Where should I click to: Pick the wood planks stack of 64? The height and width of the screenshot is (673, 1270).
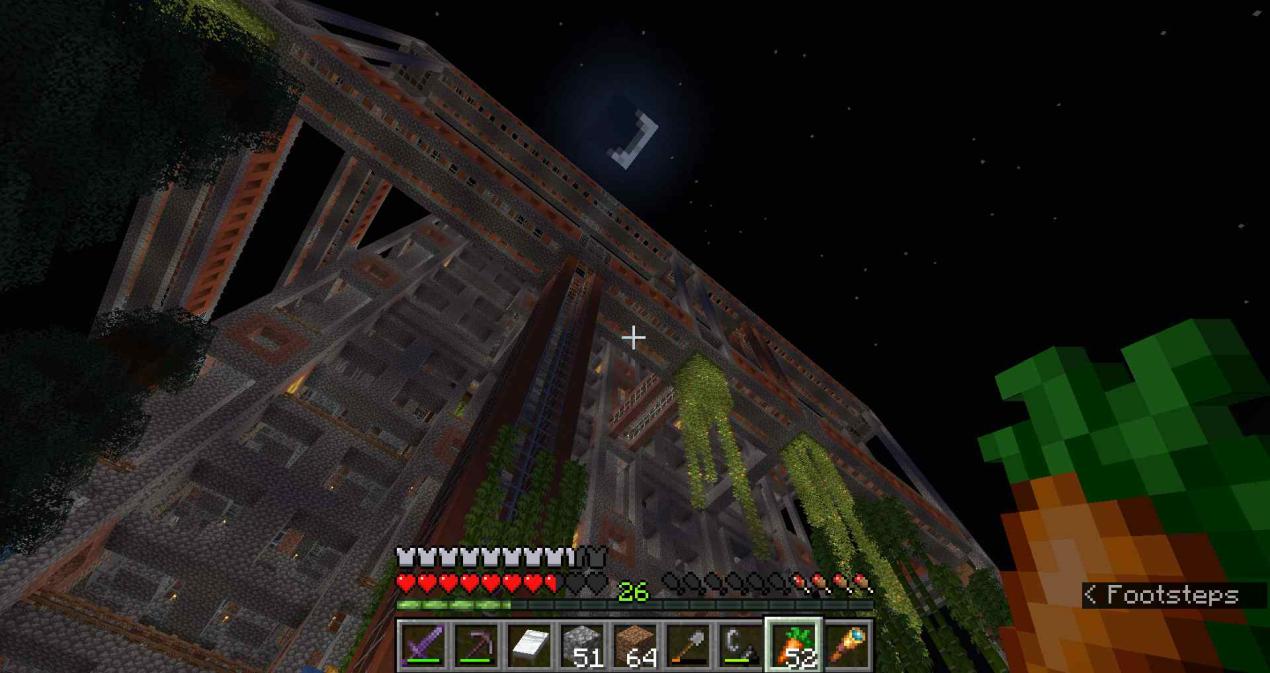pyautogui.click(x=635, y=645)
